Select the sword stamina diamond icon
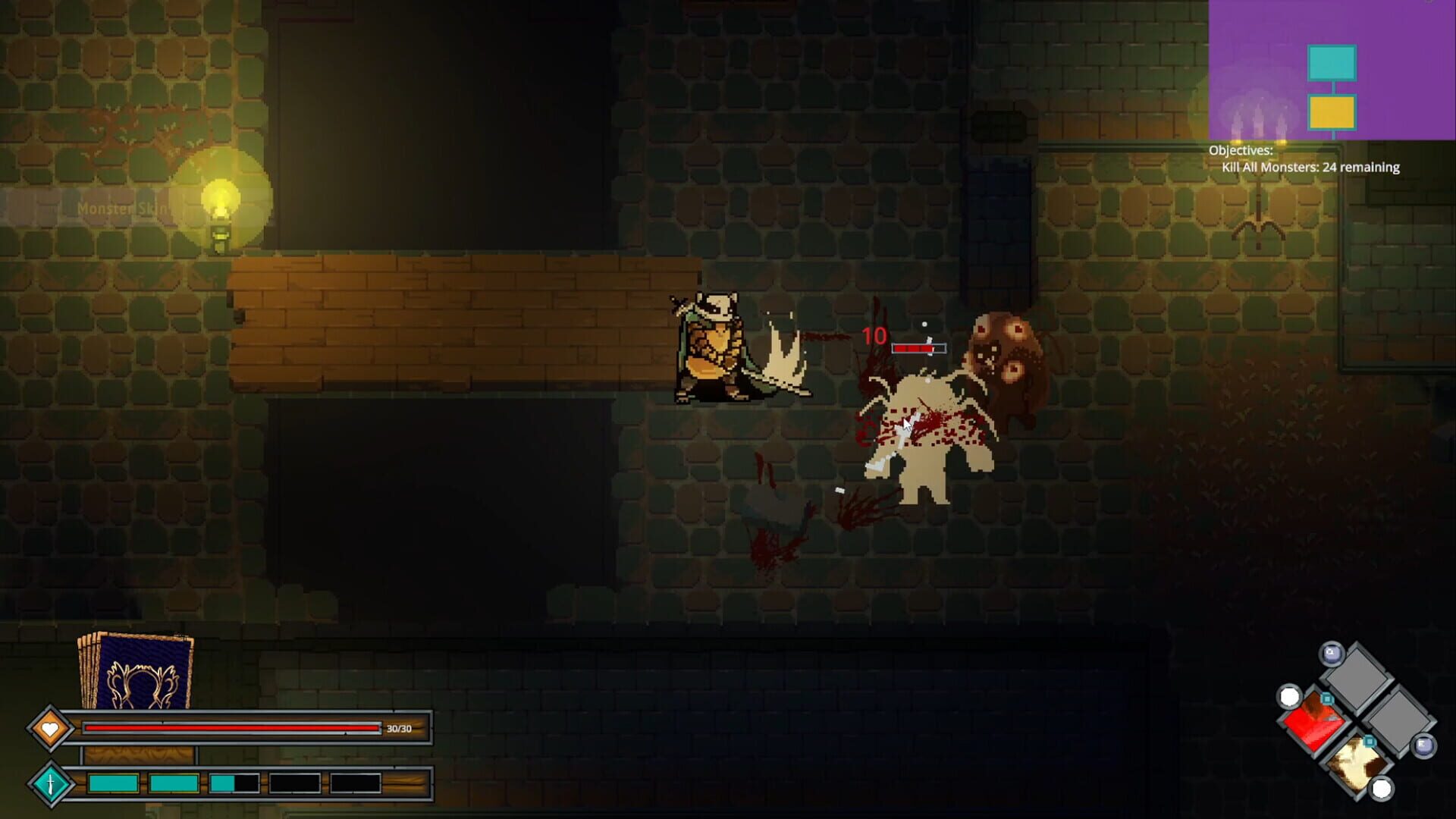Screen dimensions: 1456x819 click(x=51, y=784)
